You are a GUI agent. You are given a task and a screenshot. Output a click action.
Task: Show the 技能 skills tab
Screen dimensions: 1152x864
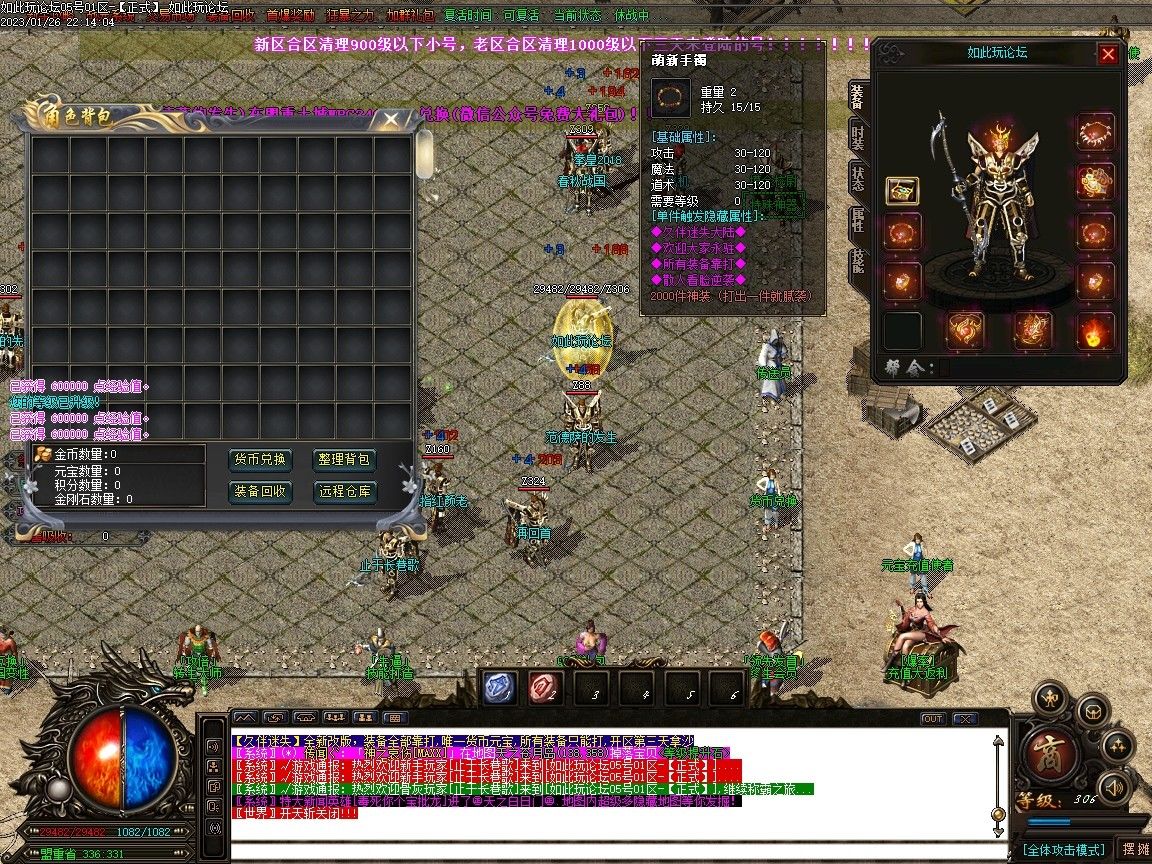pyautogui.click(x=858, y=263)
